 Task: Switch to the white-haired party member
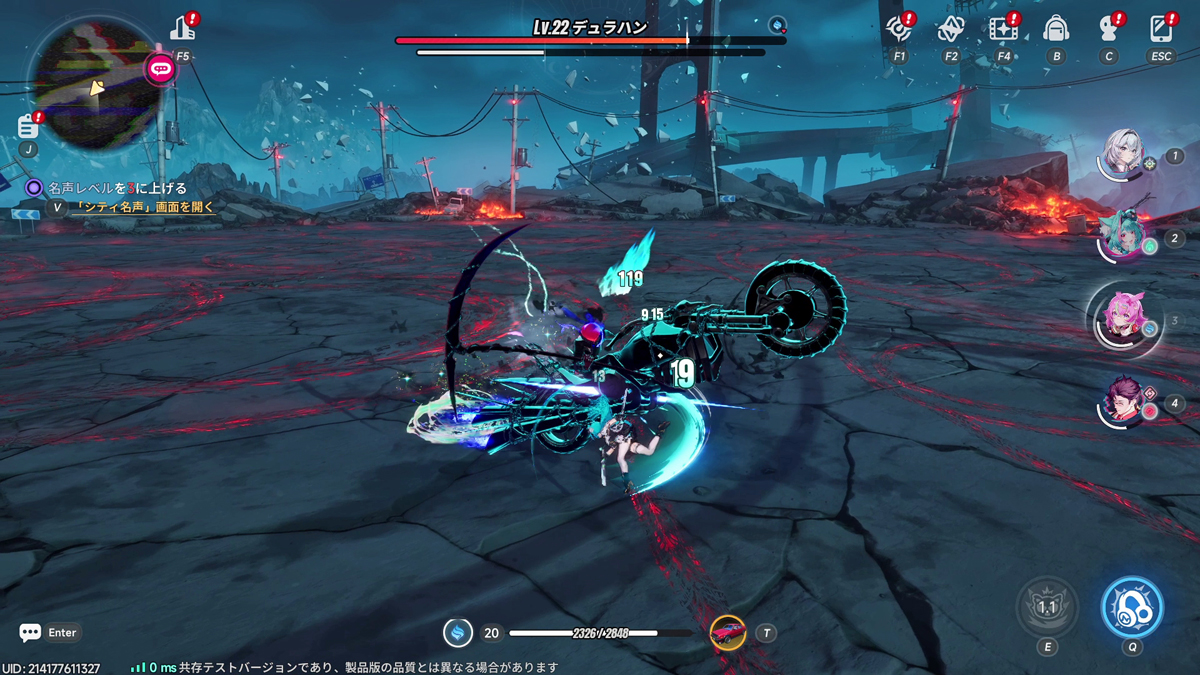[1123, 157]
